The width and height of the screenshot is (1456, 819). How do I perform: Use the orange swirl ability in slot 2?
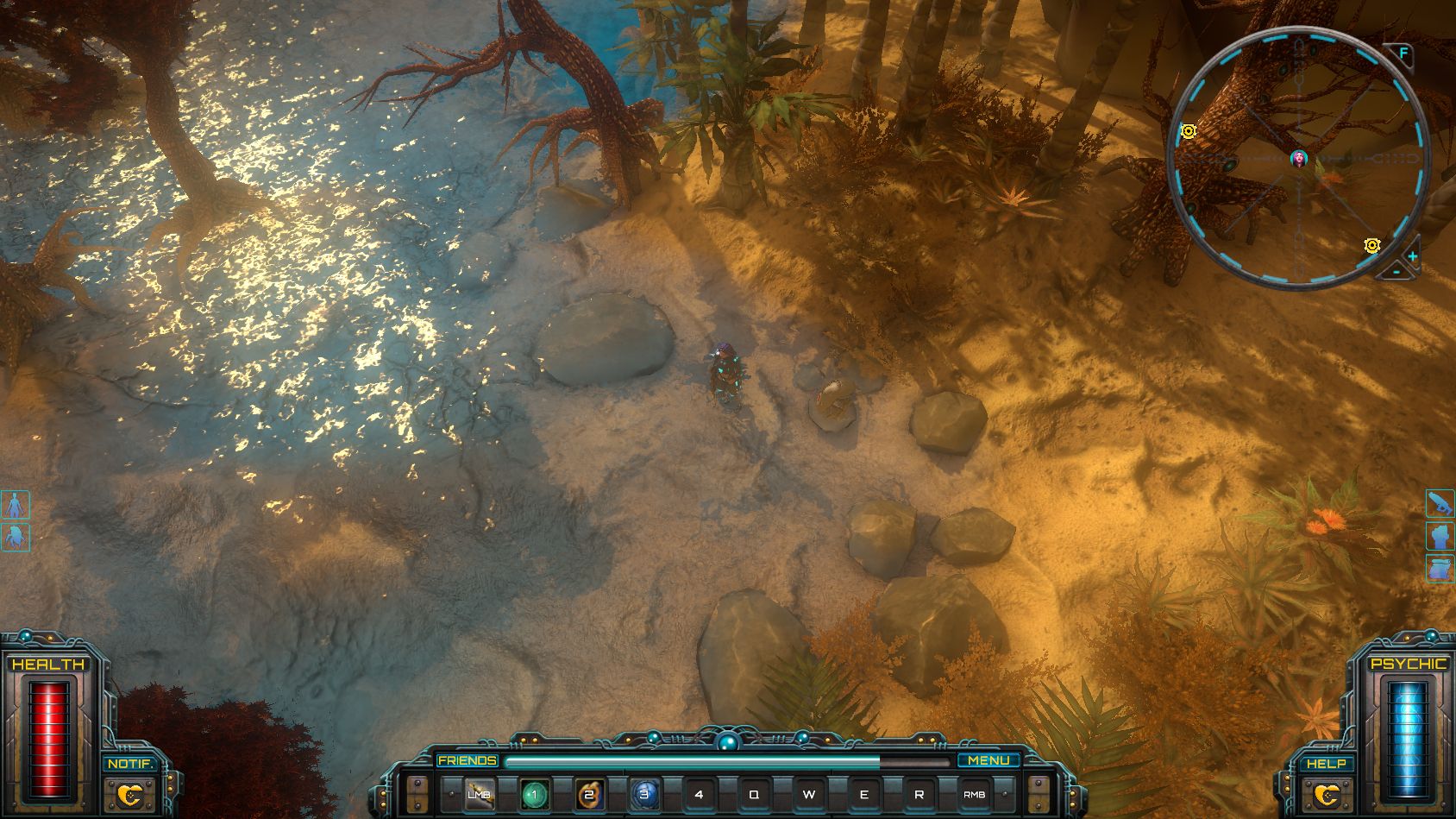tap(589, 794)
